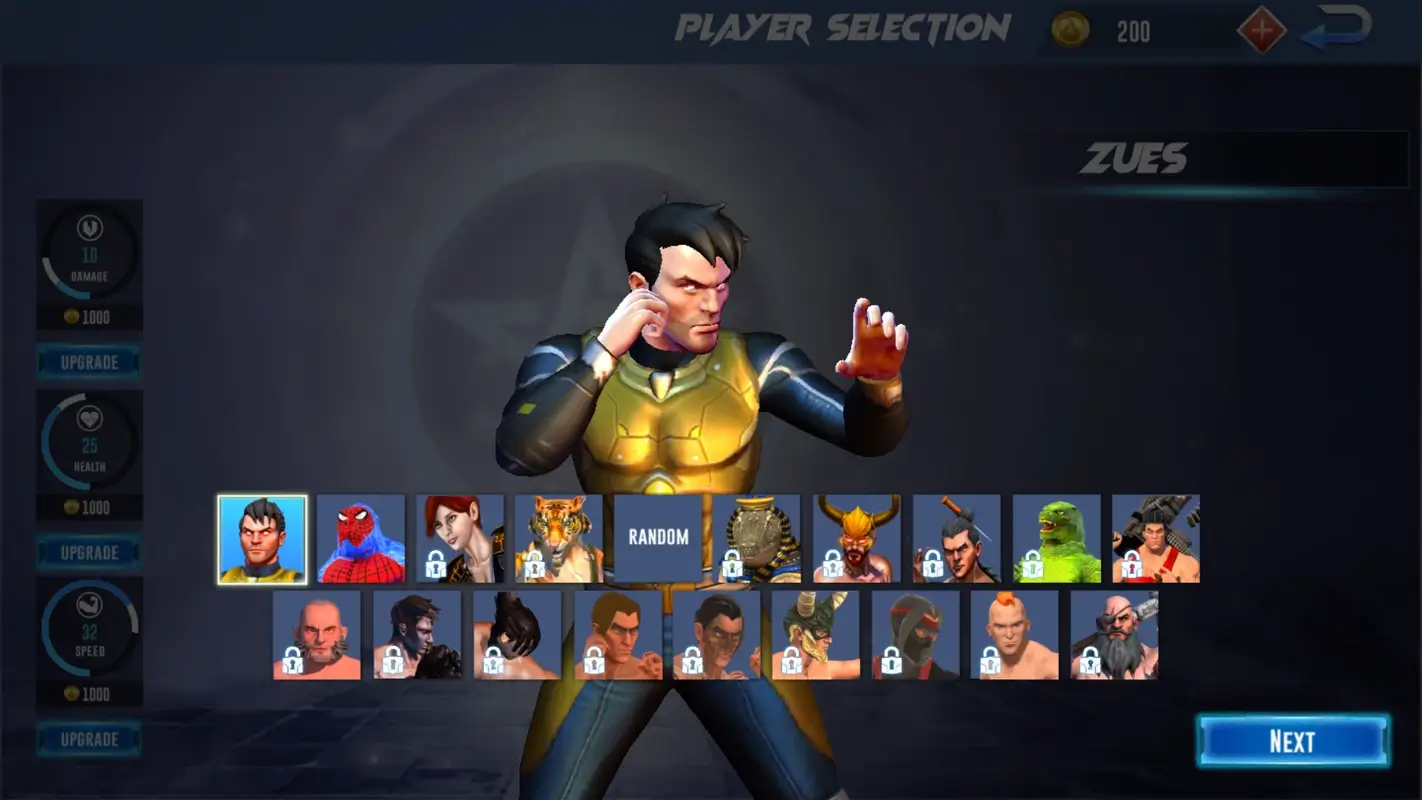1422x800 pixels.
Task: Select the currently equipped Zues thumbnail
Action: pos(262,537)
